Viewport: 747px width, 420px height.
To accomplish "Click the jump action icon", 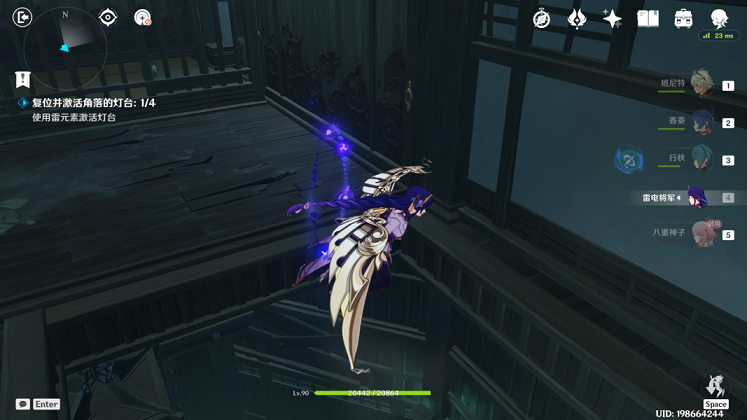I will [715, 386].
